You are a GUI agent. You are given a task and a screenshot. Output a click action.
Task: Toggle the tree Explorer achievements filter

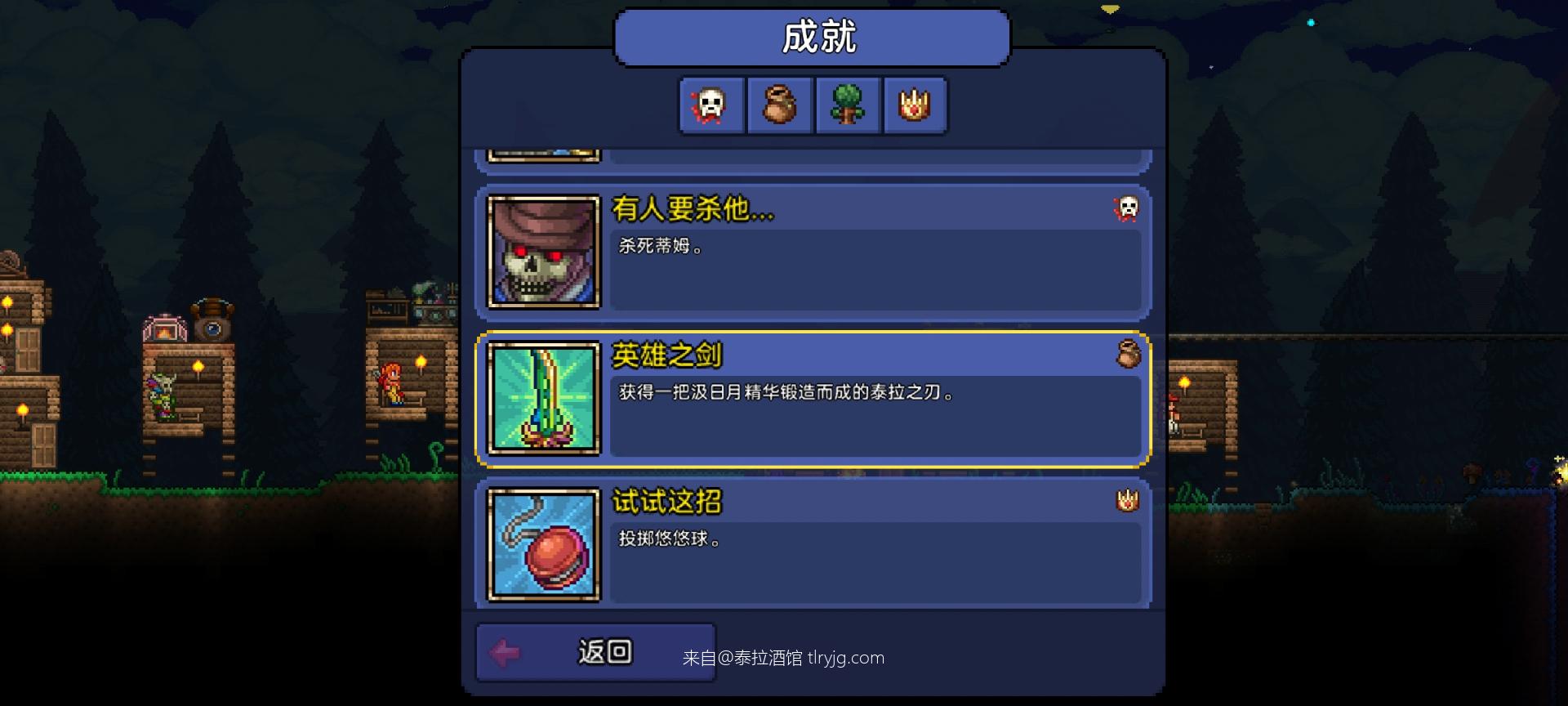[847, 105]
